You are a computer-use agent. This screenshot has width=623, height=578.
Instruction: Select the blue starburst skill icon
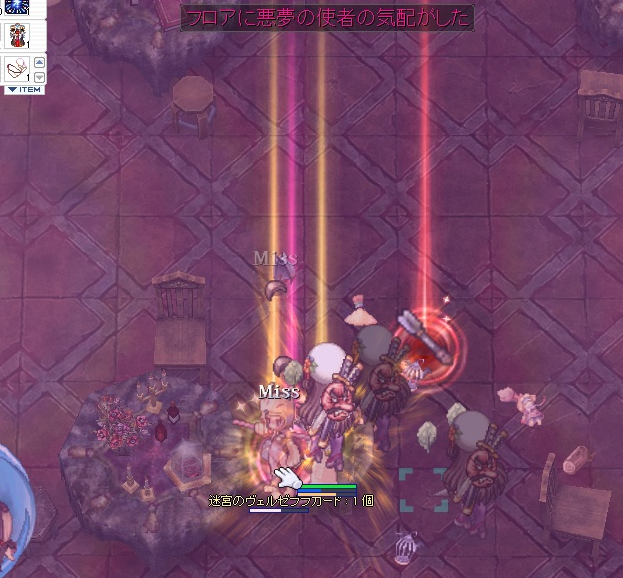(16, 6)
